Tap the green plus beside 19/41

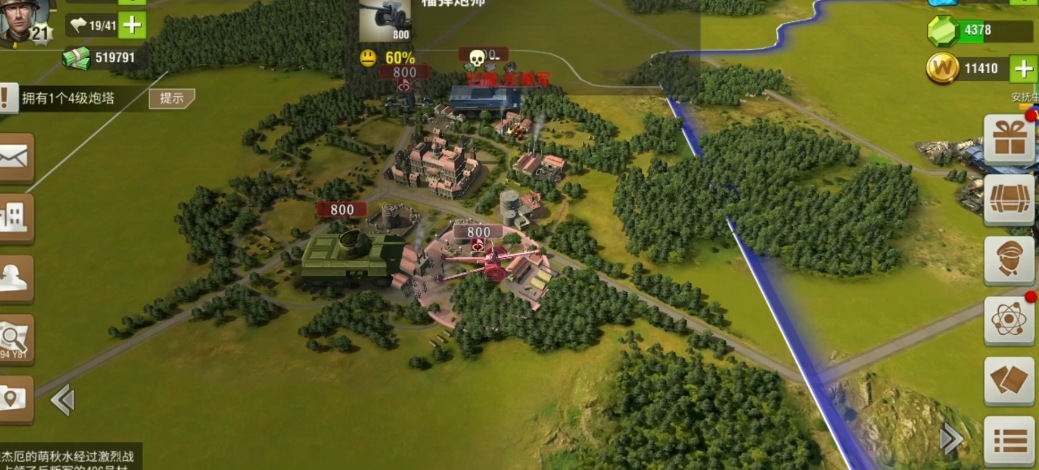132,25
